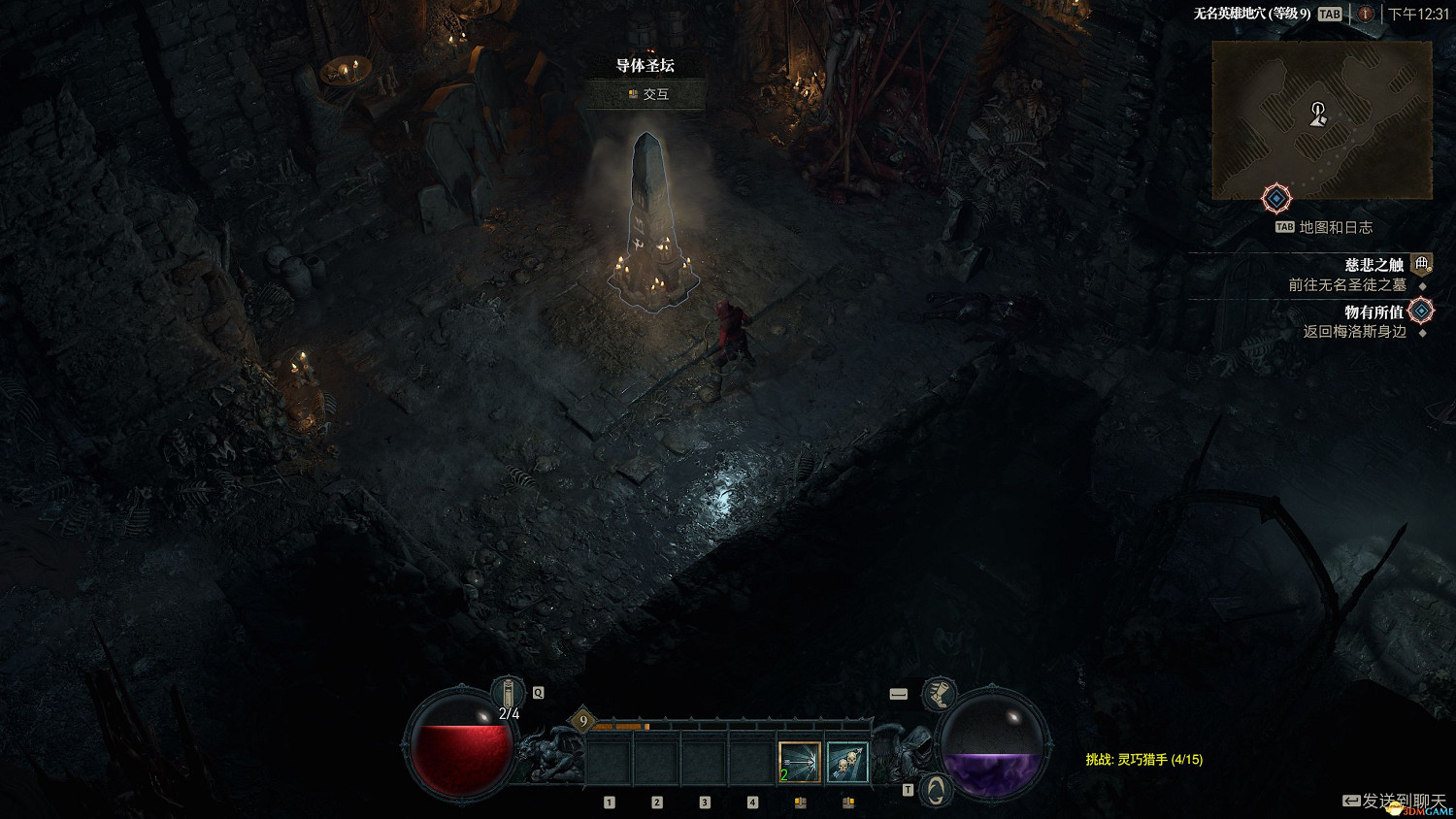Click the round red icon beside the clock
1456x819 pixels.
pos(1365,14)
